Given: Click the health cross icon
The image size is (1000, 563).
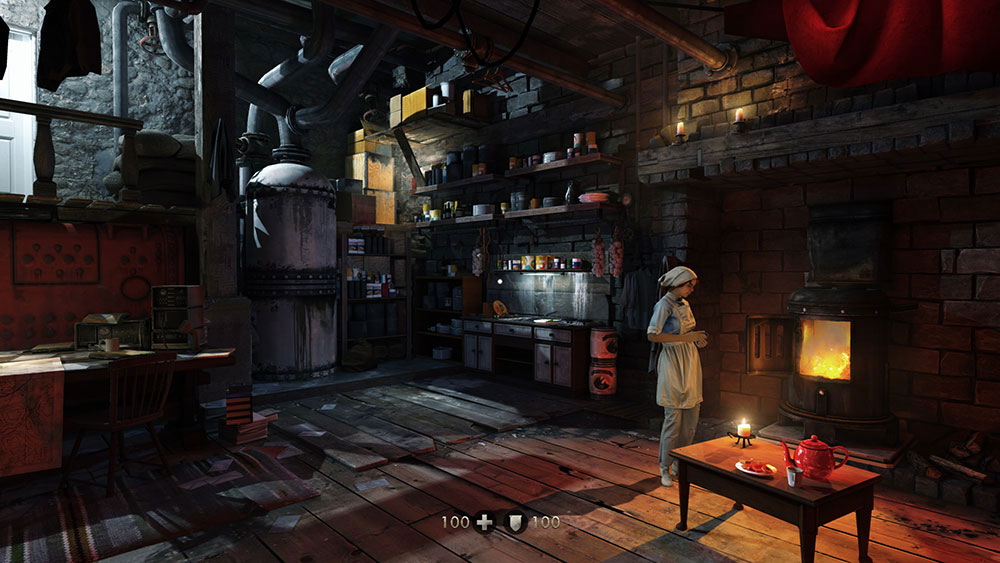Looking at the screenshot, I should 484,522.
